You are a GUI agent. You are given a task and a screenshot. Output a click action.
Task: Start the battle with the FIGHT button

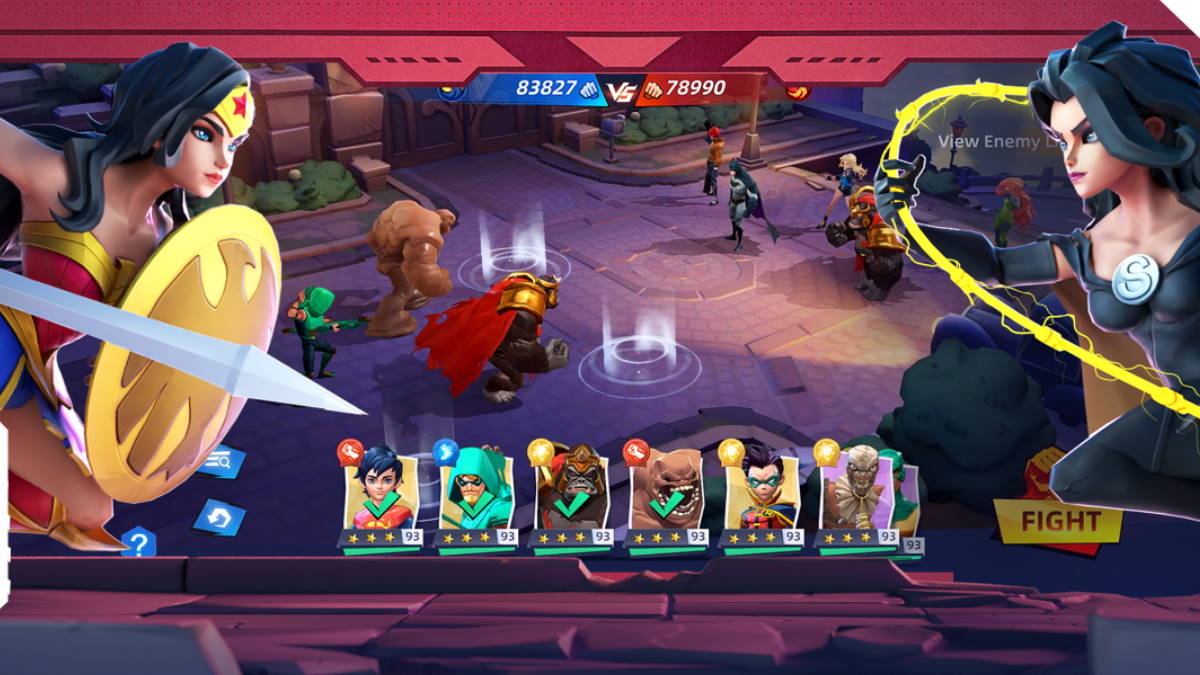coord(1059,521)
